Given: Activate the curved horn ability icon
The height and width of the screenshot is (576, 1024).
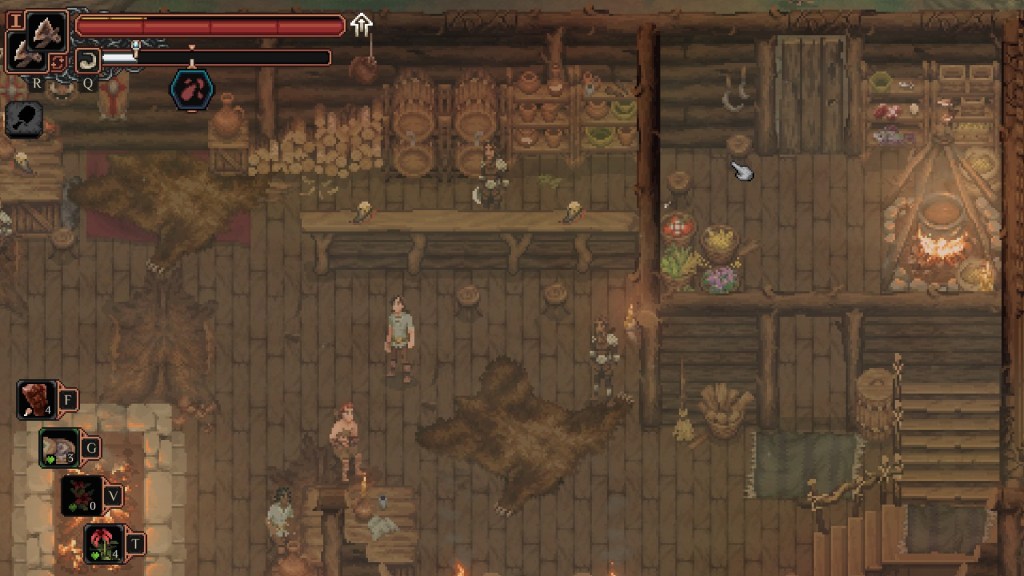Looking at the screenshot, I should pyautogui.click(x=87, y=59).
